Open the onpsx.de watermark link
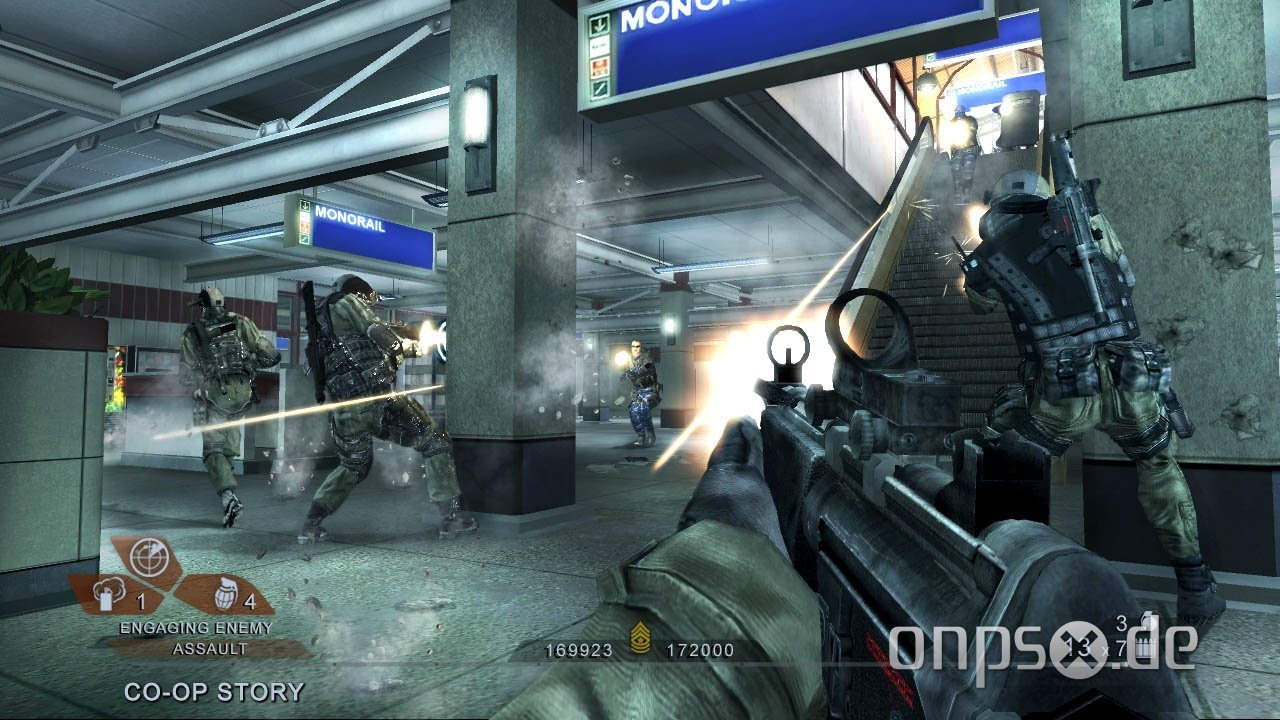Image resolution: width=1280 pixels, height=720 pixels. click(x=1040, y=648)
